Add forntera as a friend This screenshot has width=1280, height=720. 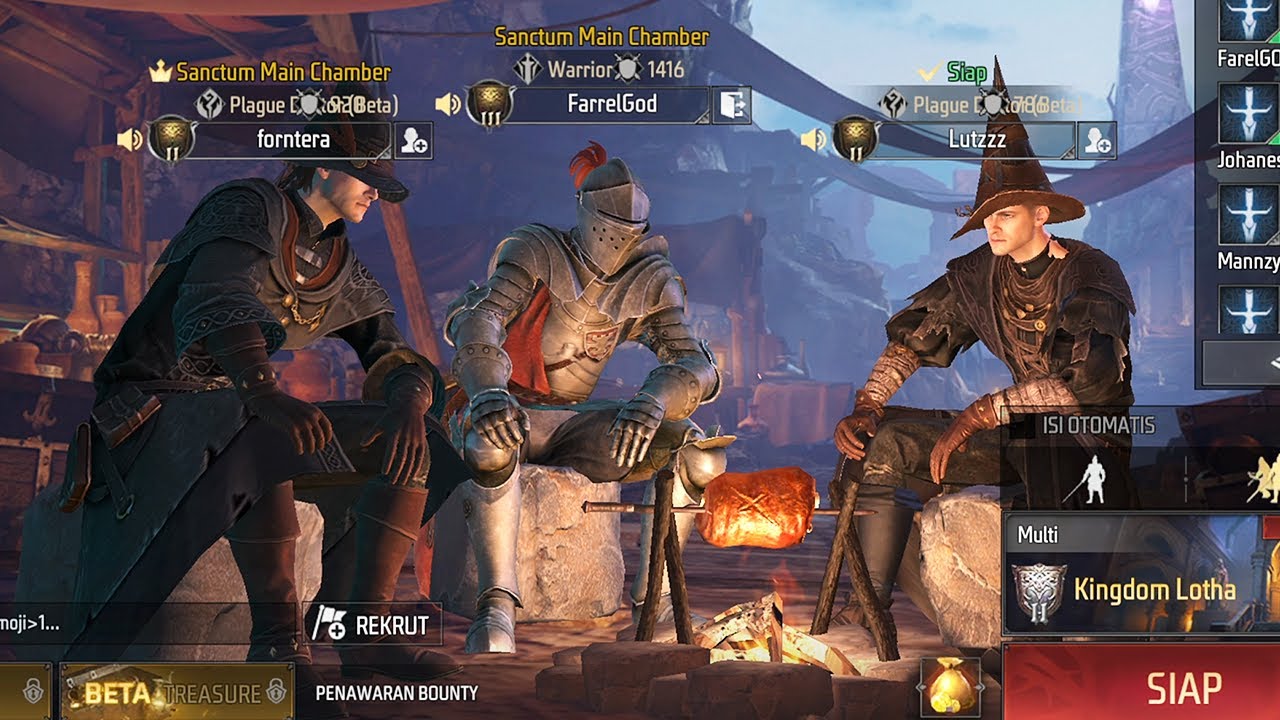pyautogui.click(x=413, y=141)
